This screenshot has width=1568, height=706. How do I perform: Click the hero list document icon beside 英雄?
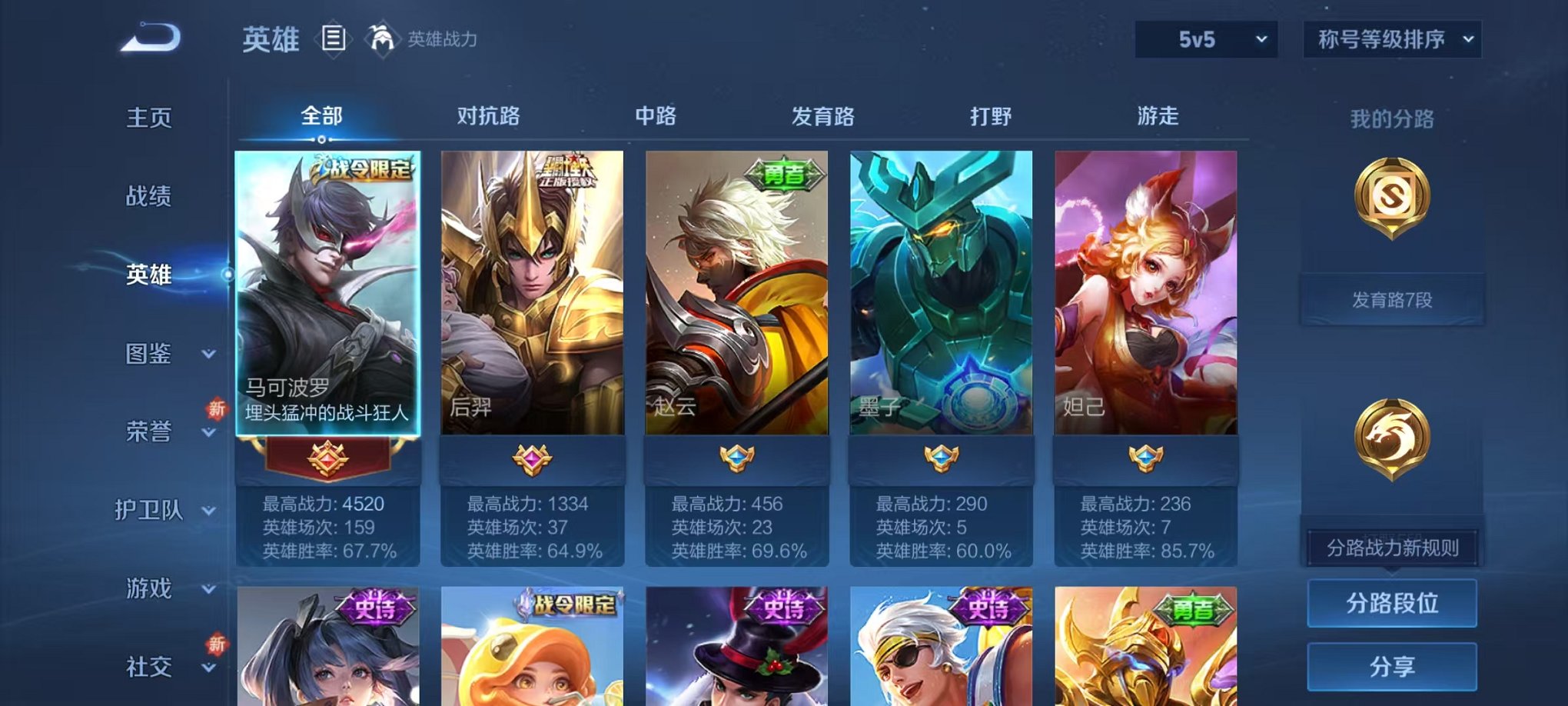click(x=333, y=39)
